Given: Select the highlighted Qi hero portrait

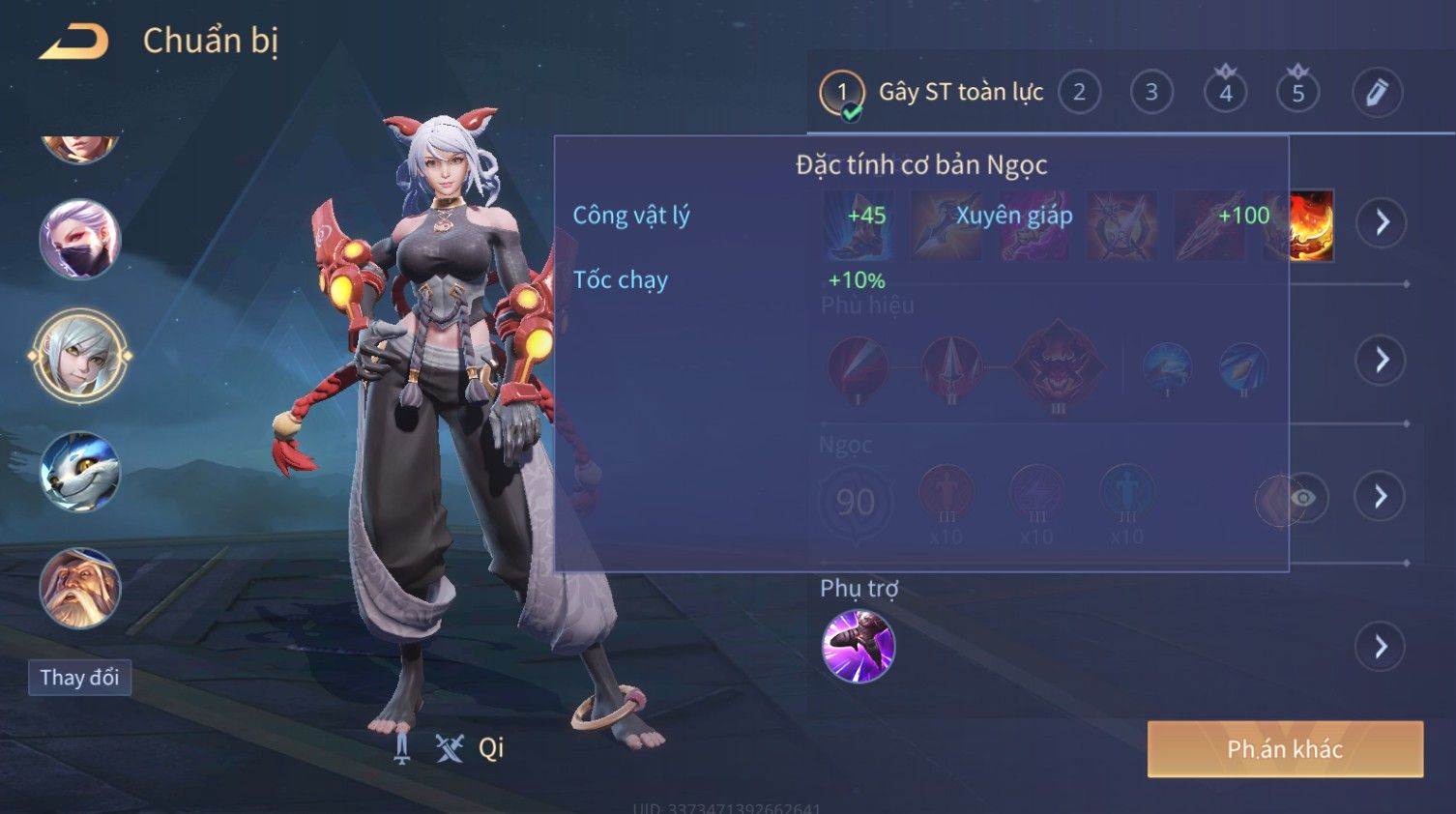Looking at the screenshot, I should (x=79, y=356).
